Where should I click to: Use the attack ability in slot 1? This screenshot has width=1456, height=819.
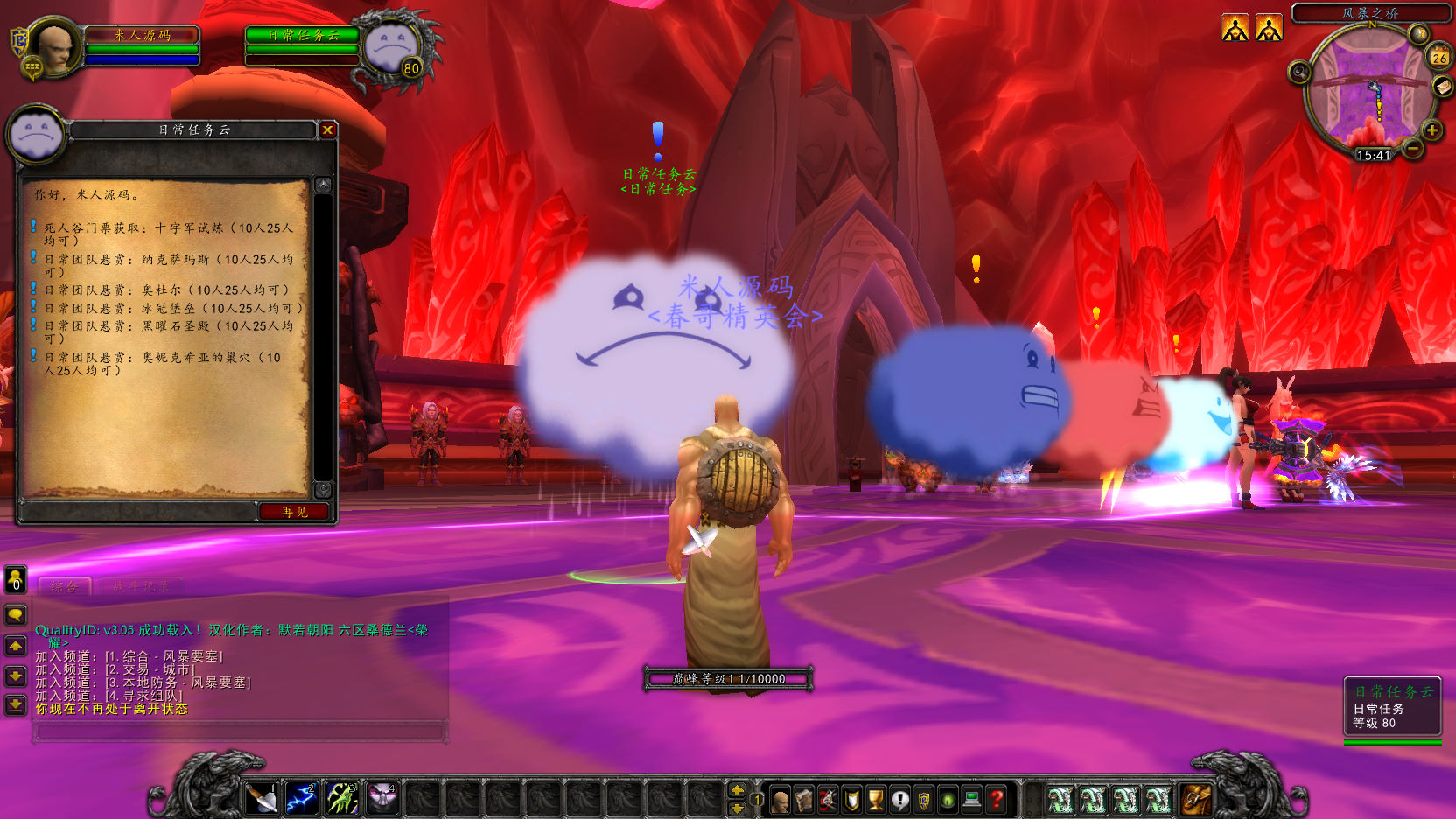coord(261,798)
